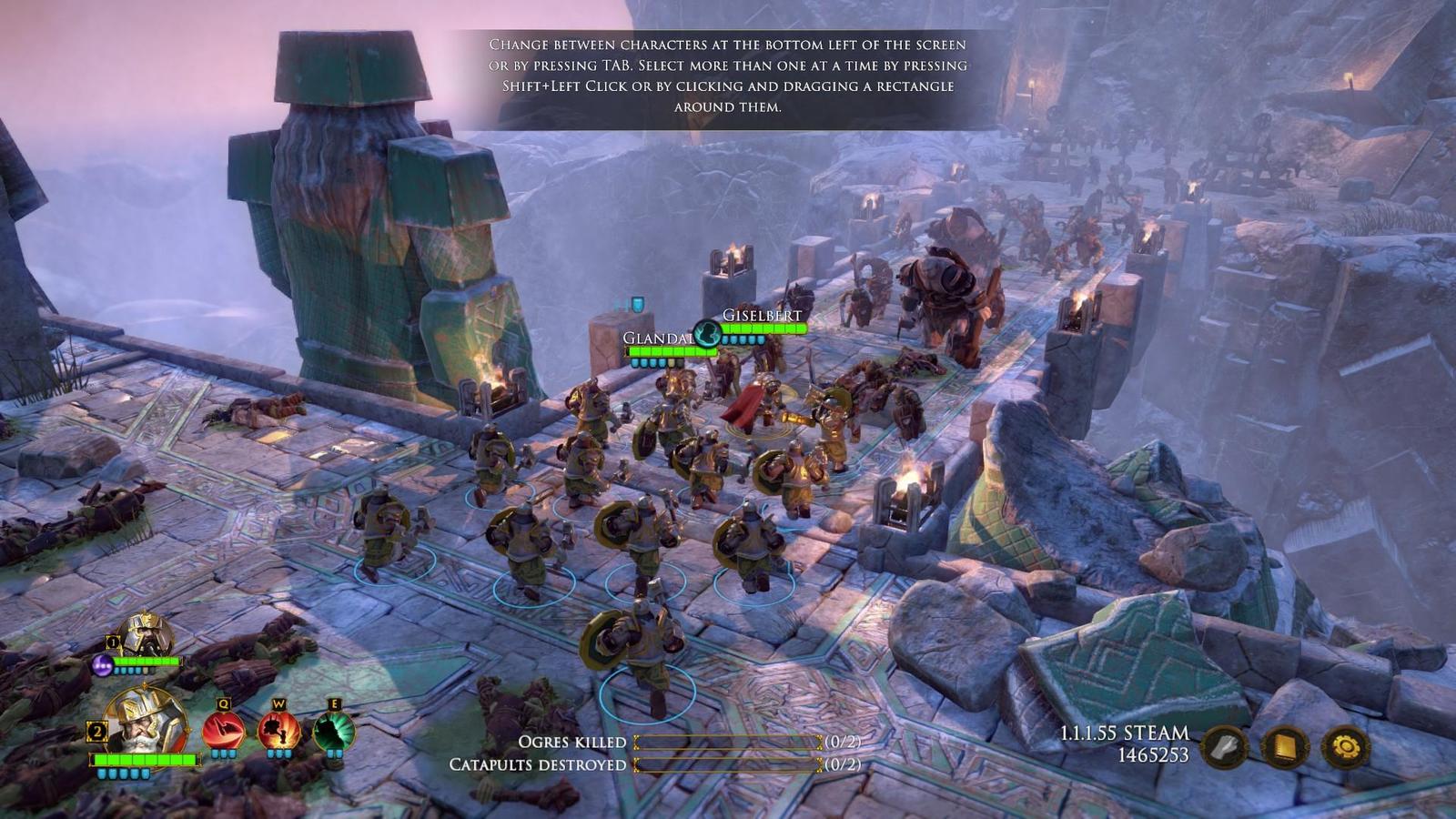Open the gauntlet fist menu icon
This screenshot has width=1456, height=819.
(1225, 748)
